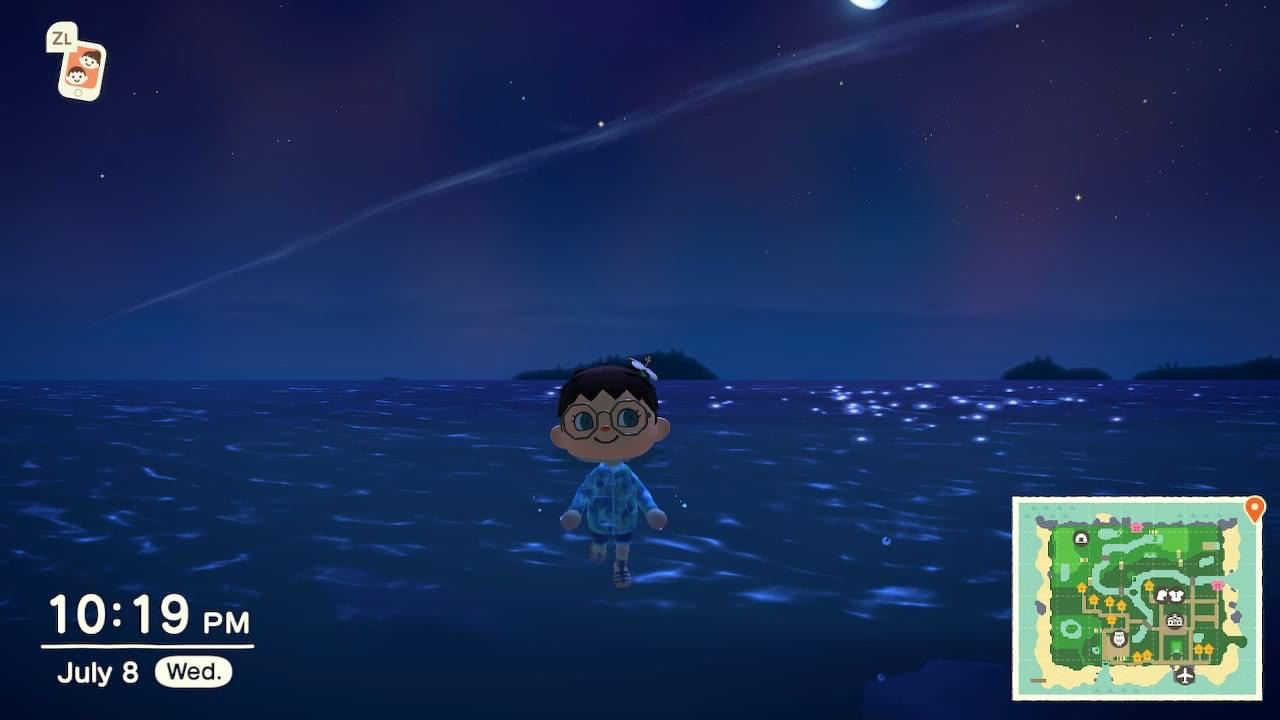The width and height of the screenshot is (1280, 720).
Task: Select the museum owl marker on minimap
Action: (x=1118, y=638)
